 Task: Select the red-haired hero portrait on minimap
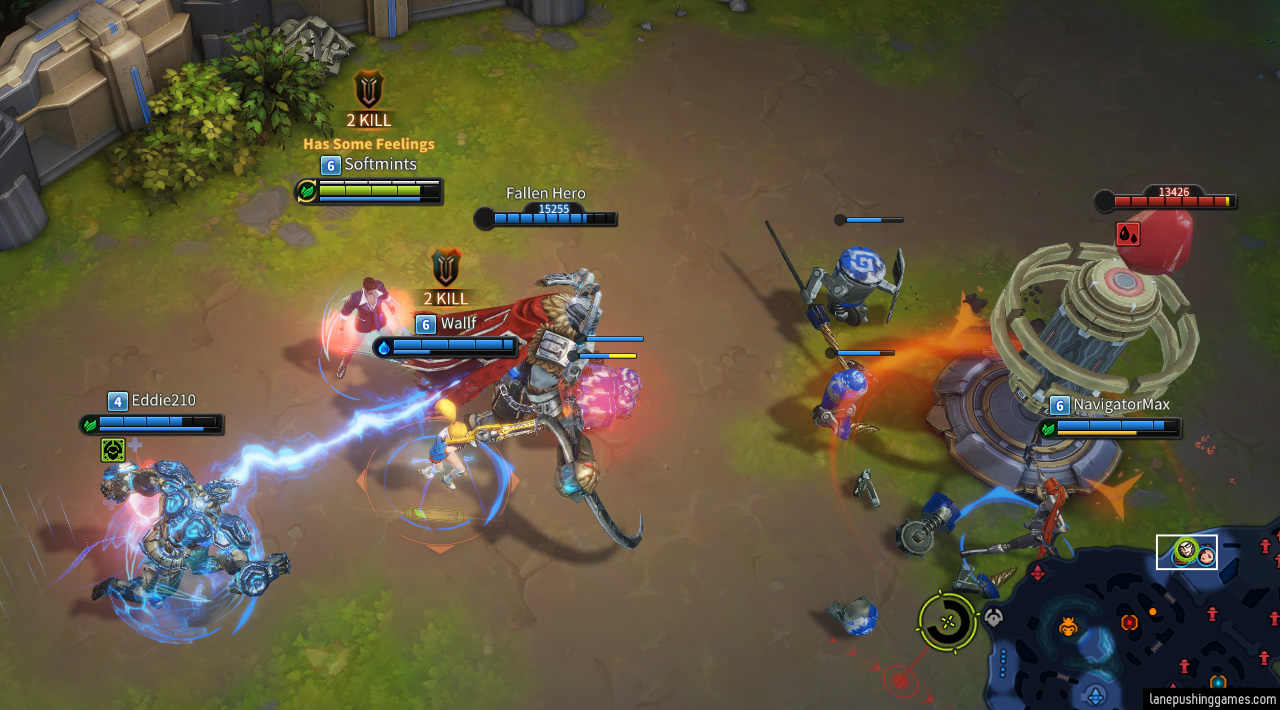[x=1206, y=555]
